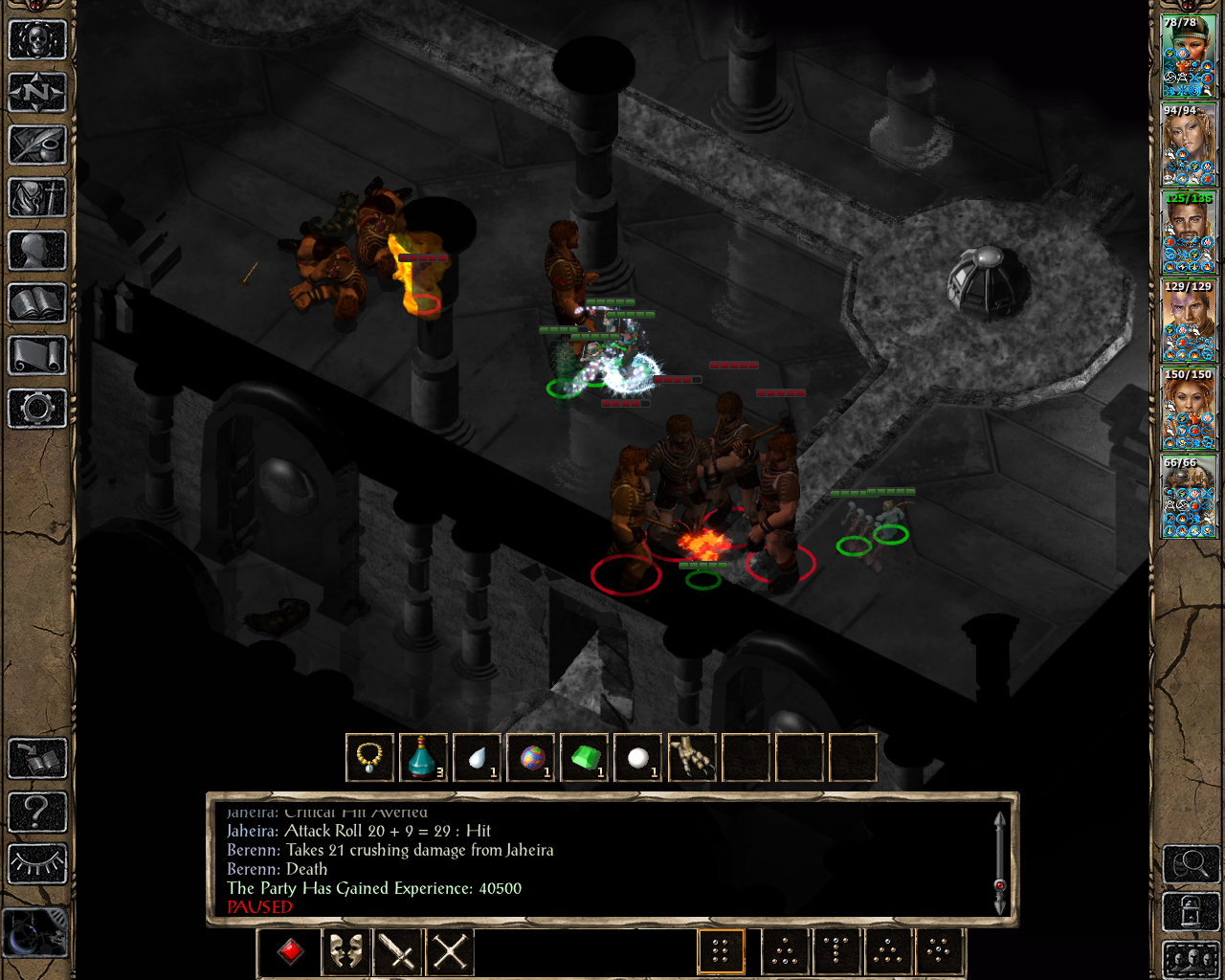The width and height of the screenshot is (1225, 980).
Task: Open the inventory armor icon
Action: 37,198
